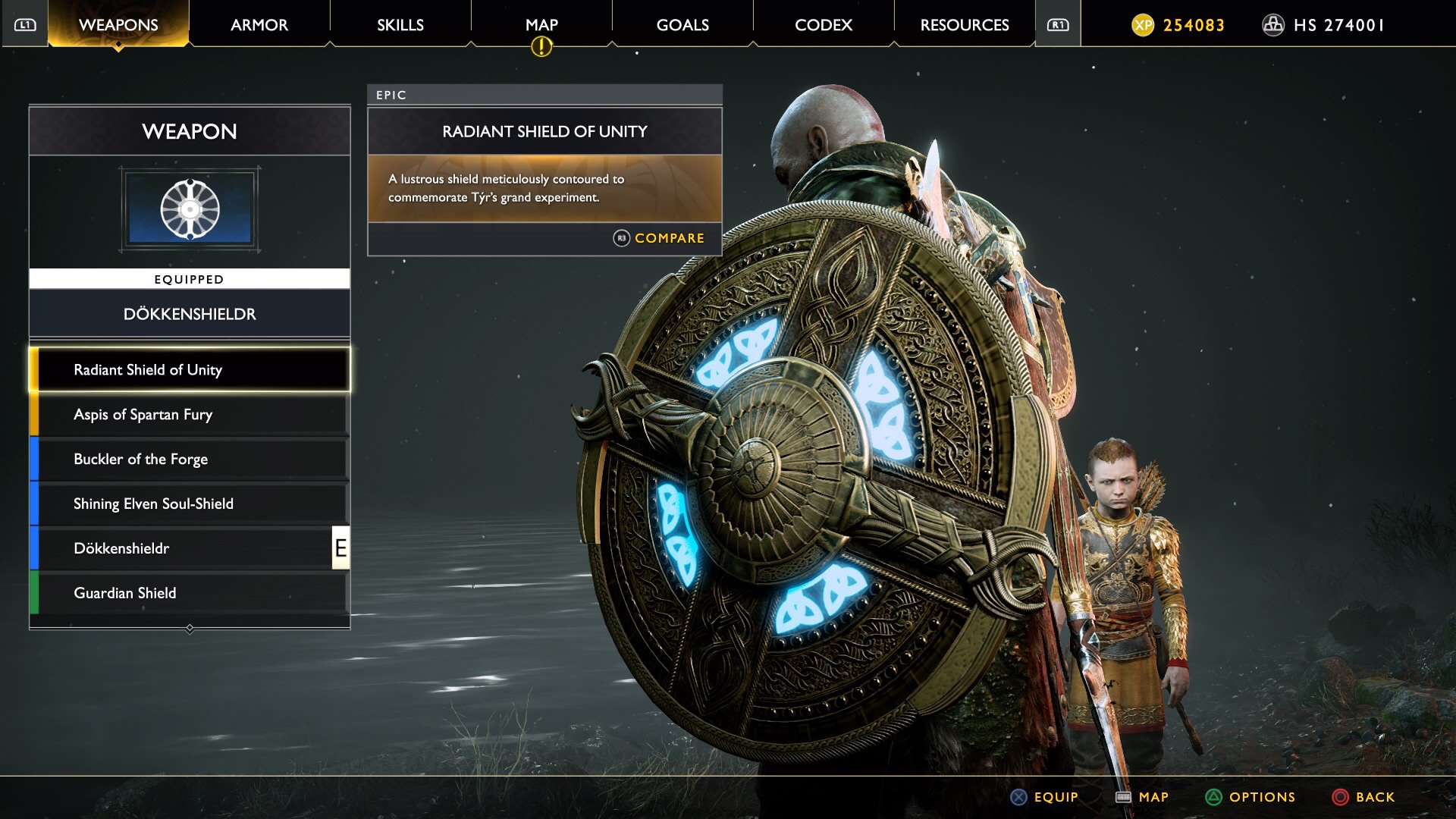The height and width of the screenshot is (819, 1456).
Task: Click the Options button
Action: click(1250, 797)
